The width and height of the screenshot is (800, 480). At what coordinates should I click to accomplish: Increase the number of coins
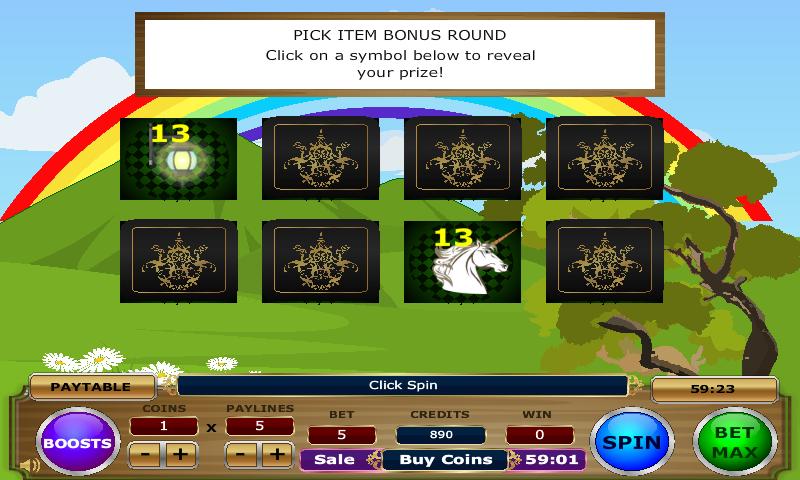pyautogui.click(x=180, y=455)
